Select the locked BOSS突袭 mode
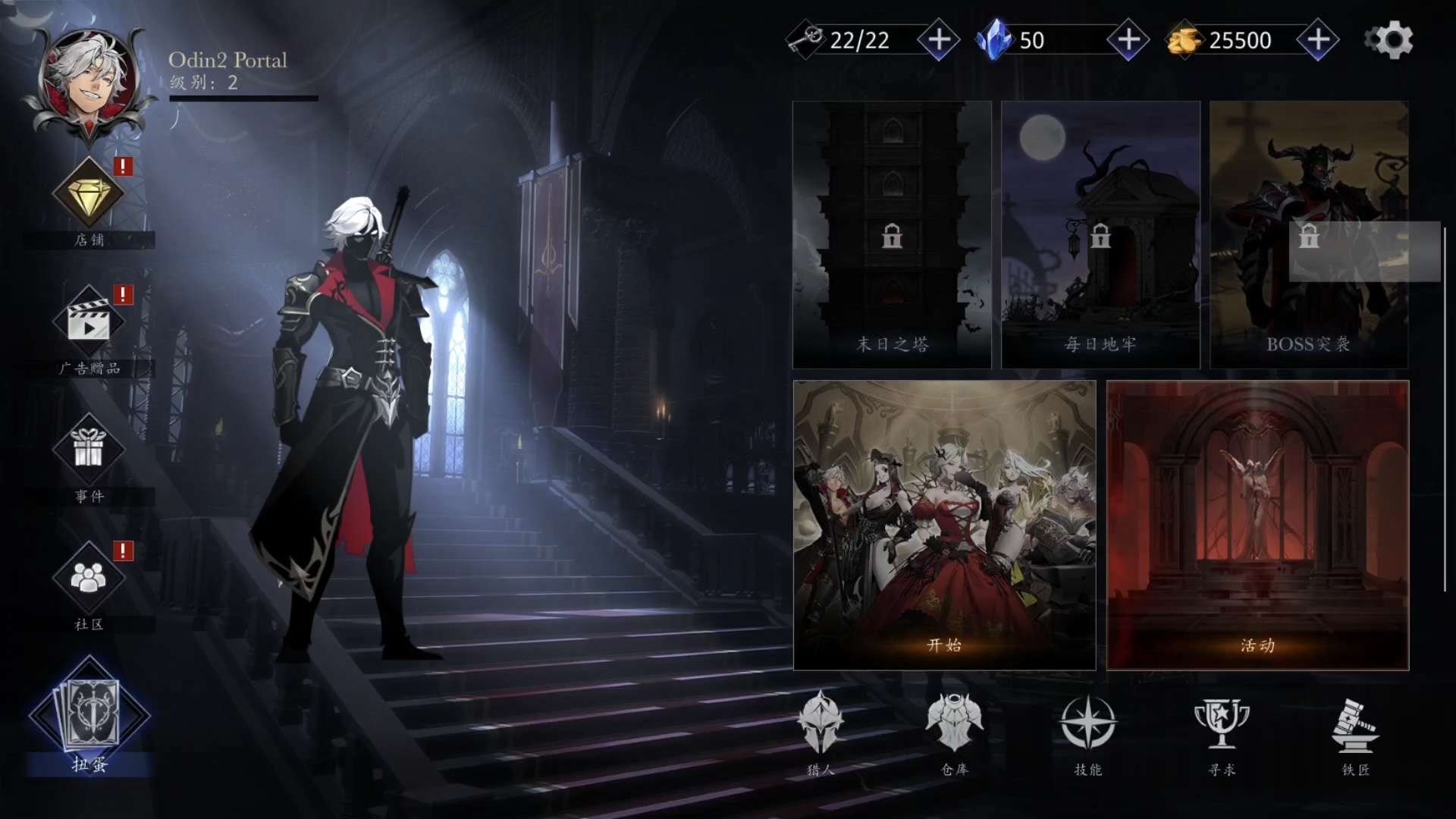 click(x=1309, y=235)
